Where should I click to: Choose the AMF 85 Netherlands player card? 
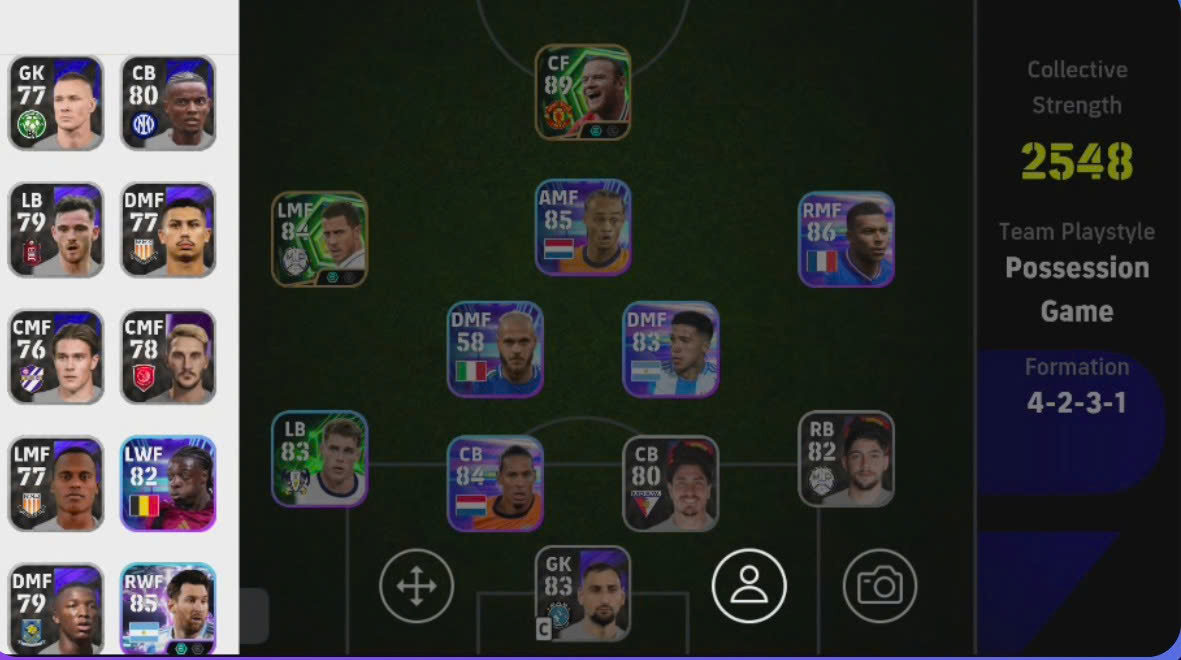pos(583,227)
